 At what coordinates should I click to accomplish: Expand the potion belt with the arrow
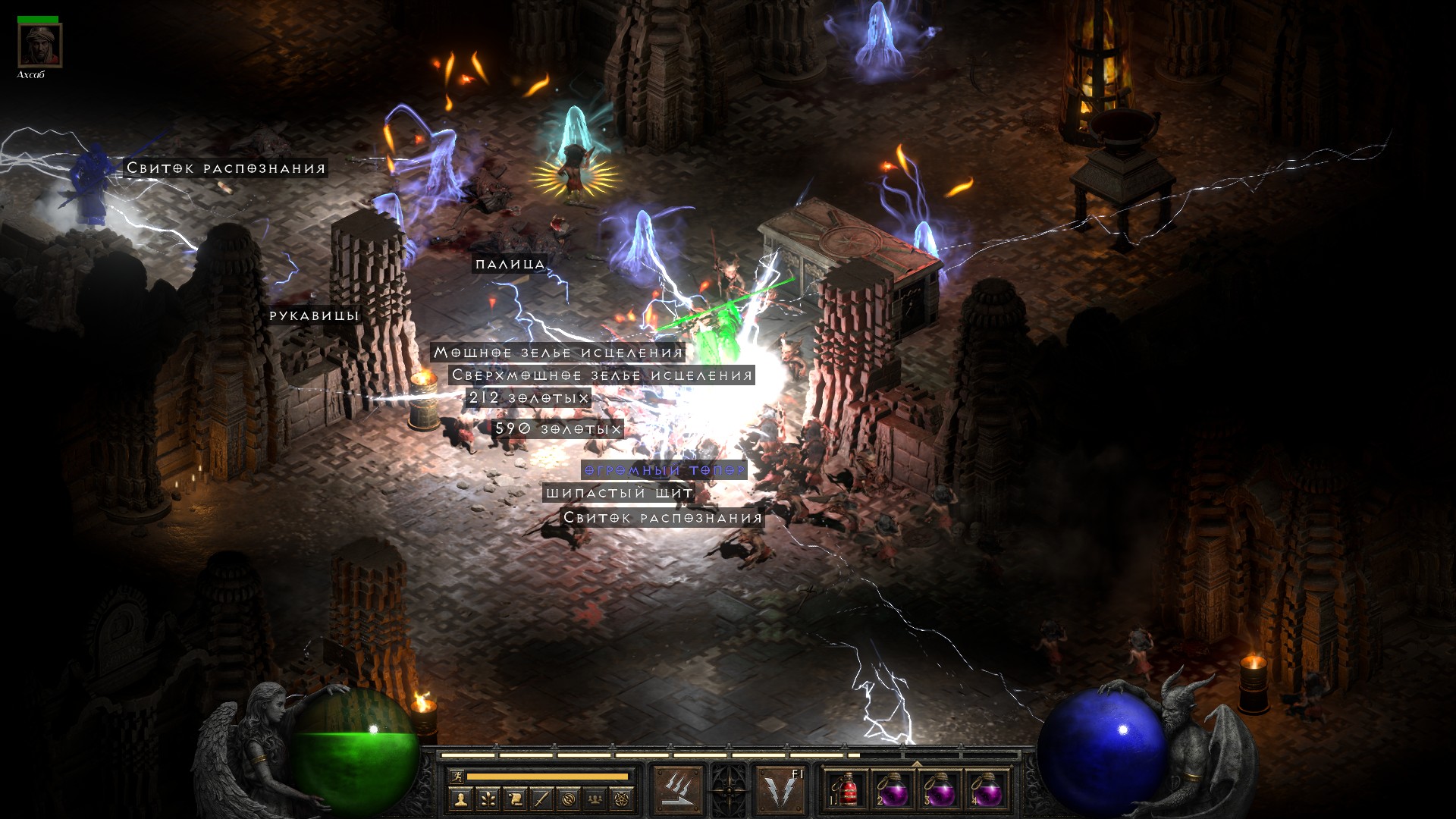pos(917,763)
